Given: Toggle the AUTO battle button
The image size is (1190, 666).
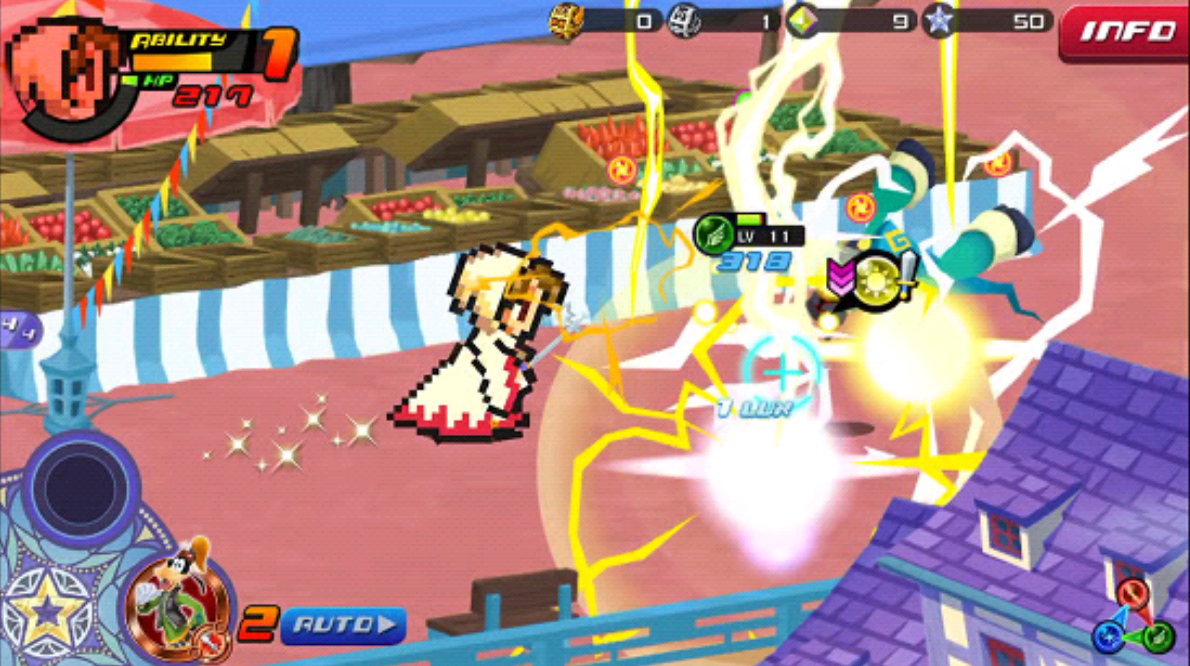Looking at the screenshot, I should [x=342, y=626].
